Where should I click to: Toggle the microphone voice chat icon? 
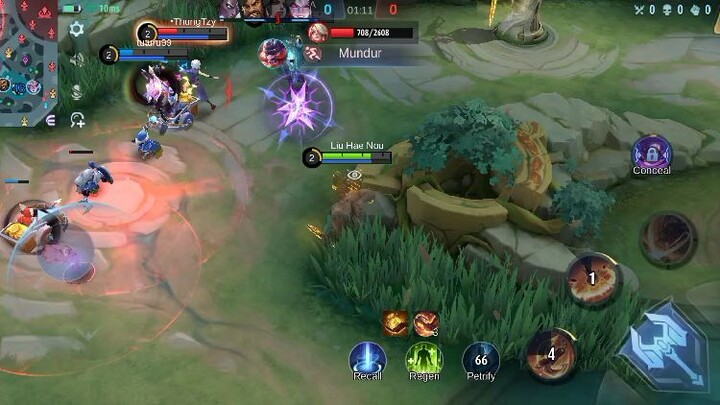point(76,90)
